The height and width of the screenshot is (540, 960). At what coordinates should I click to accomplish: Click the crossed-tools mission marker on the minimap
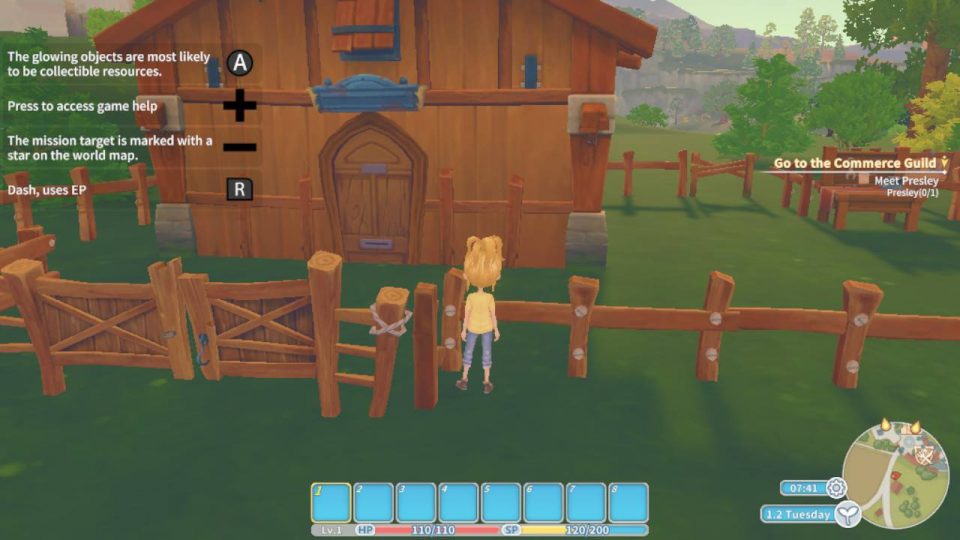click(926, 453)
